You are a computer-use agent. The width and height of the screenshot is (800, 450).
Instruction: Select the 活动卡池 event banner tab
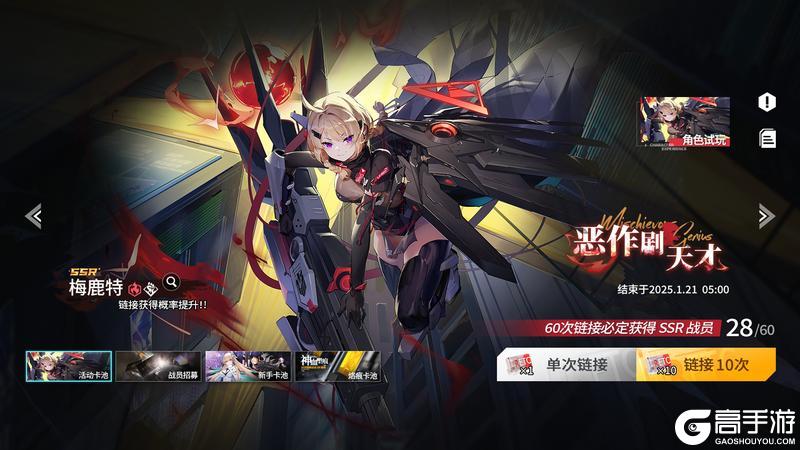click(x=66, y=366)
